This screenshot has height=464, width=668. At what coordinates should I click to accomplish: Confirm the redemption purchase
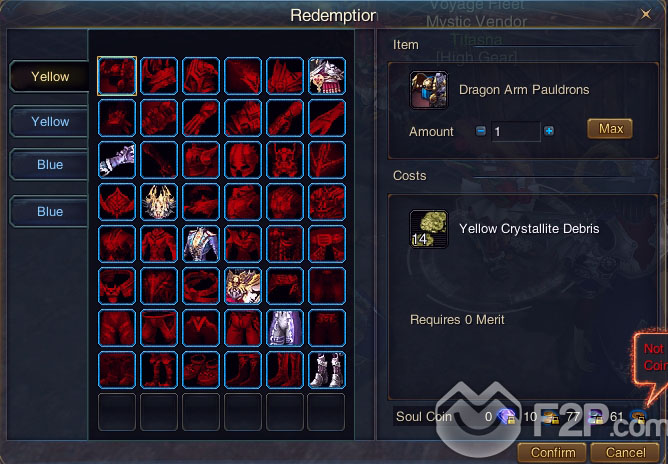click(553, 452)
